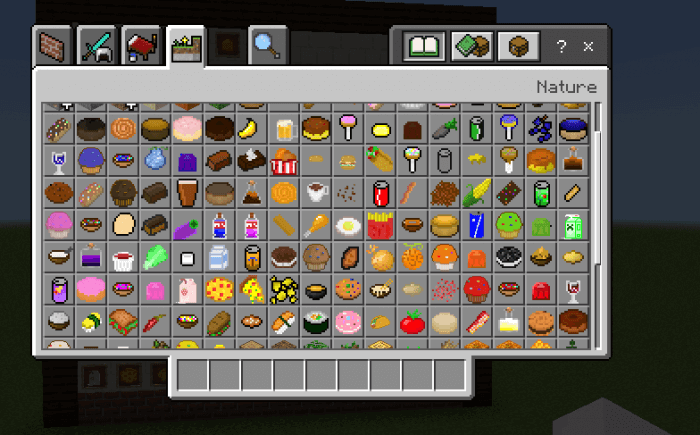This screenshot has height=435, width=700.
Task: Close the inventory window
Action: pos(589,47)
